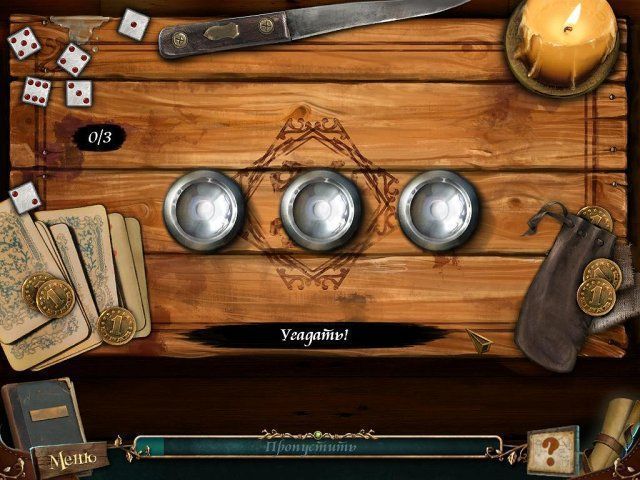Skip the puzzle with Пропустить

point(316,445)
